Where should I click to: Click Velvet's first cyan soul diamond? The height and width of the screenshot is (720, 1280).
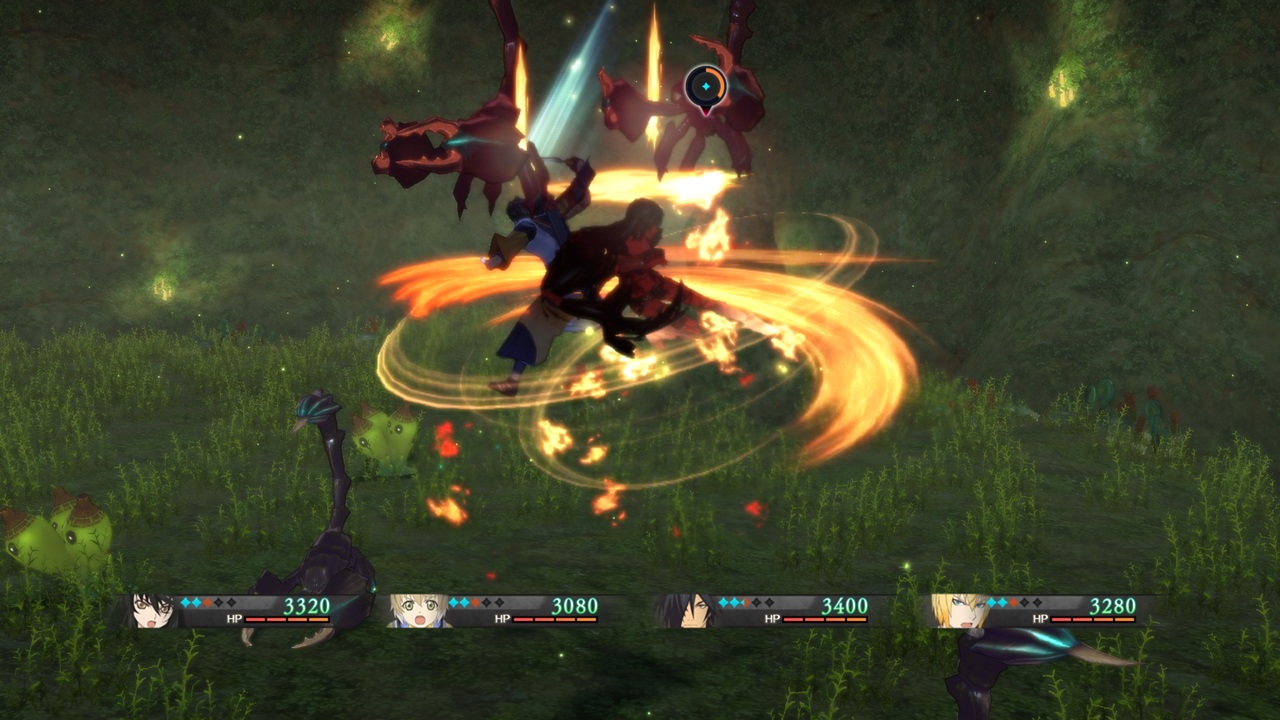186,602
